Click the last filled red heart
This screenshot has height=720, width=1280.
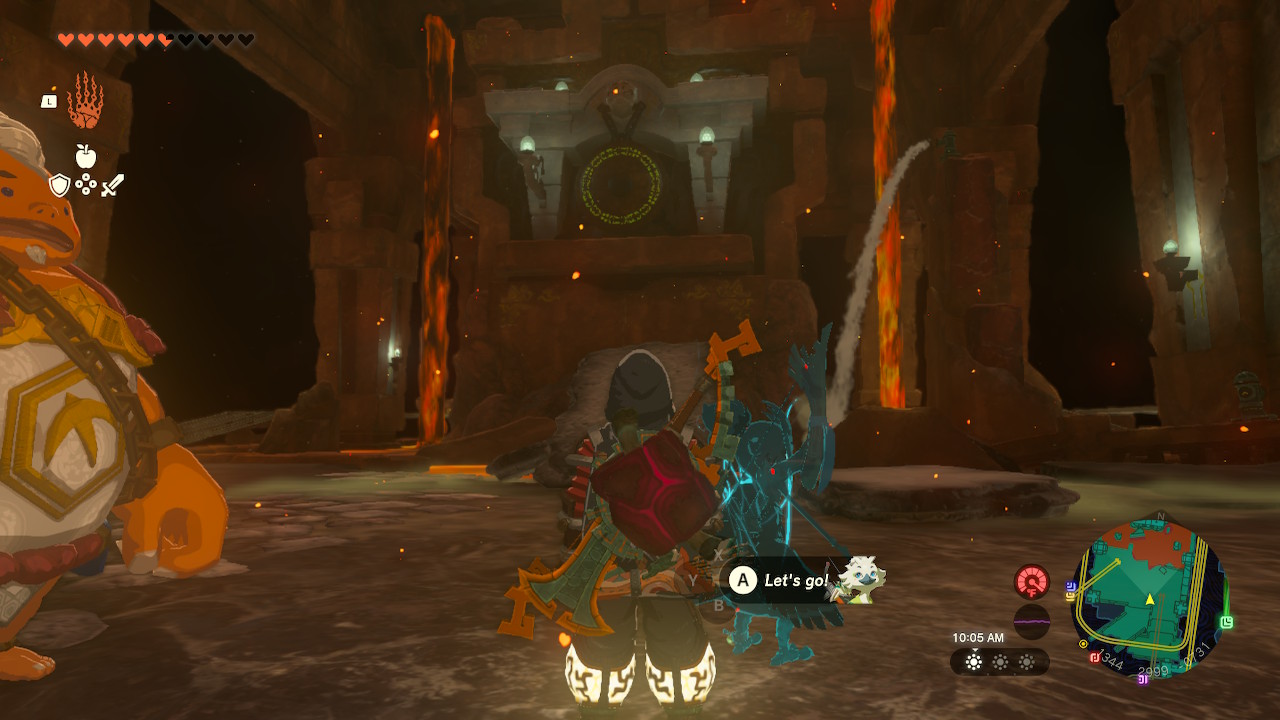[163, 40]
